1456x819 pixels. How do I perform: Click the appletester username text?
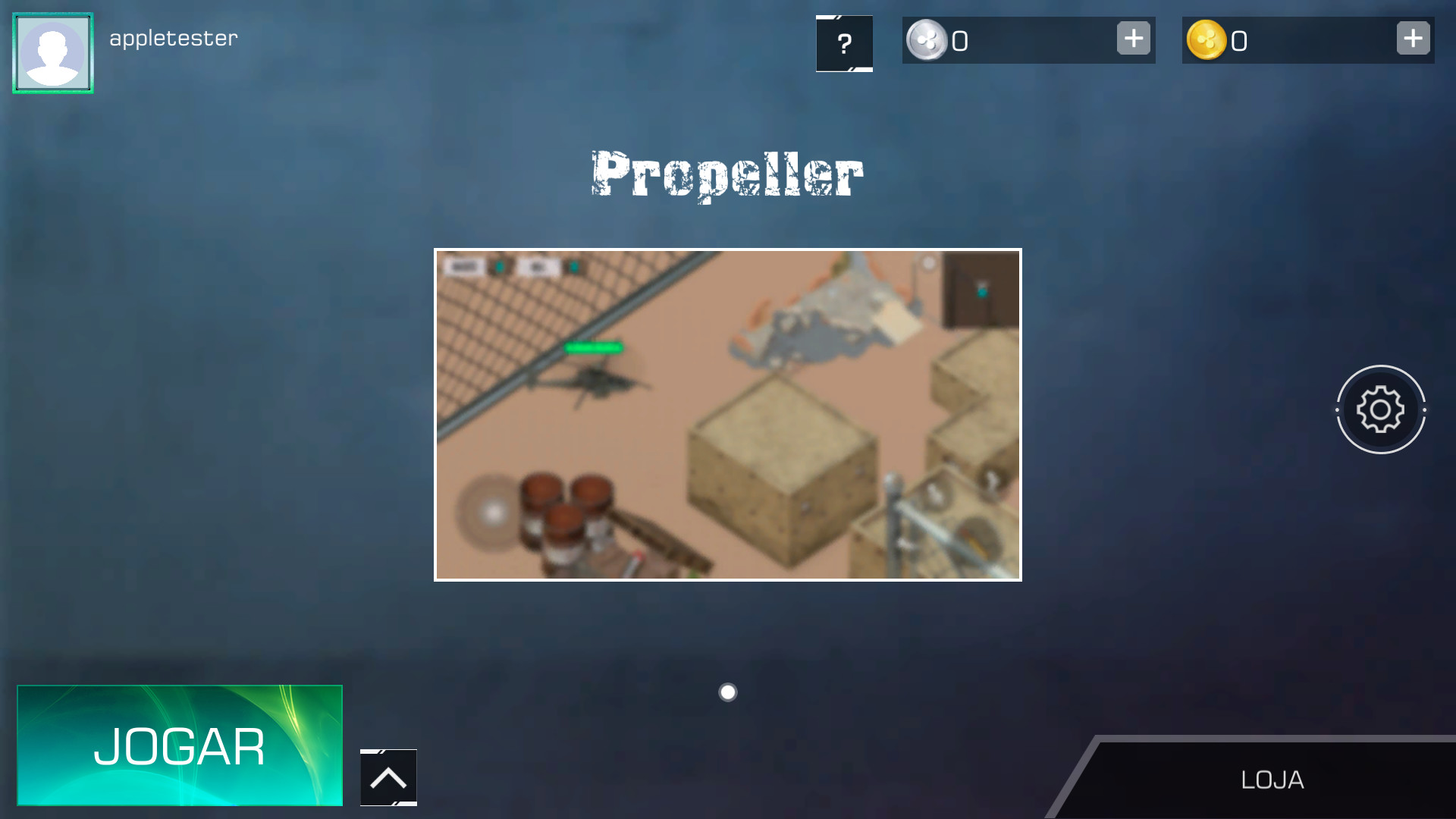tap(173, 37)
